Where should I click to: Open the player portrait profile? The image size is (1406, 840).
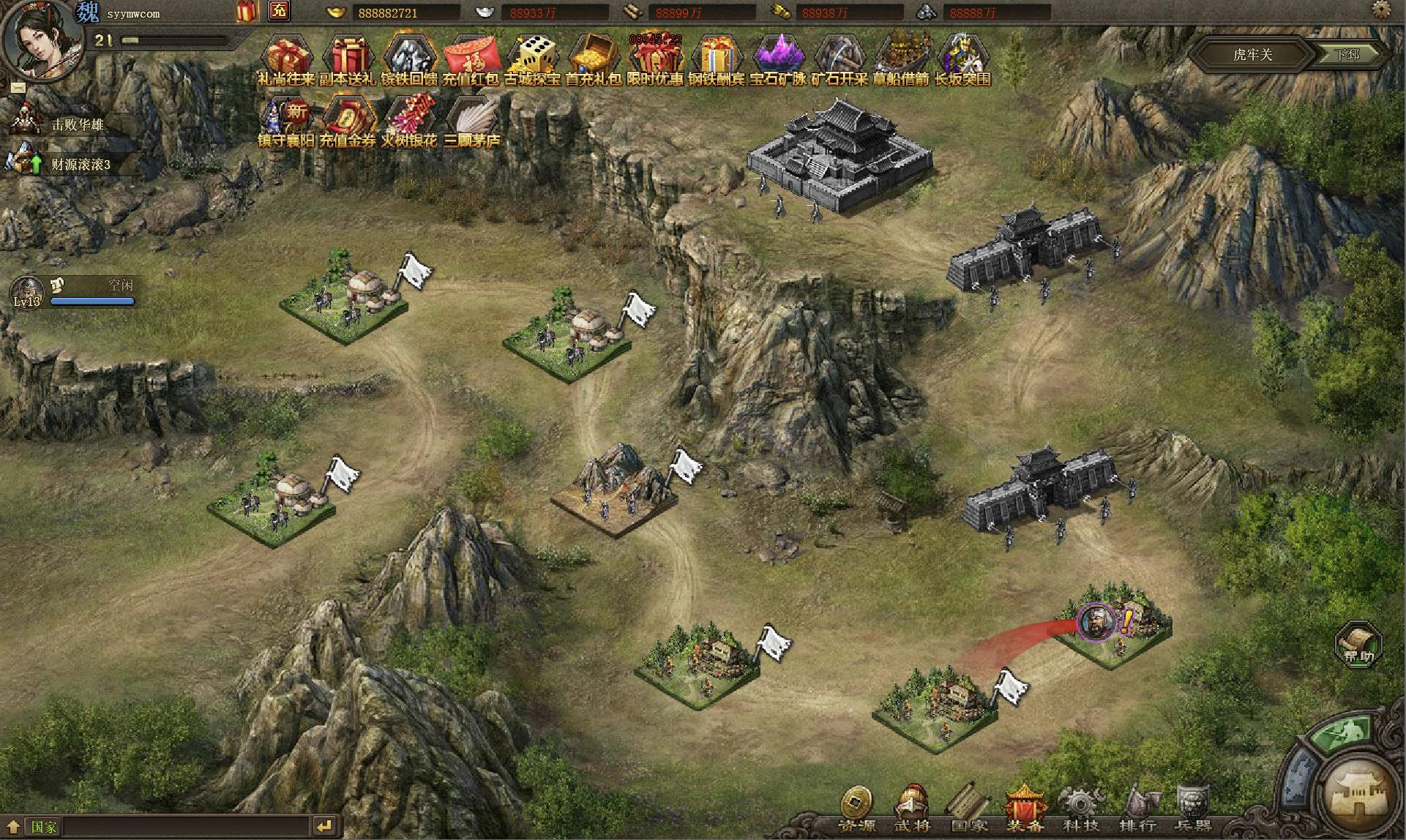tap(40, 37)
